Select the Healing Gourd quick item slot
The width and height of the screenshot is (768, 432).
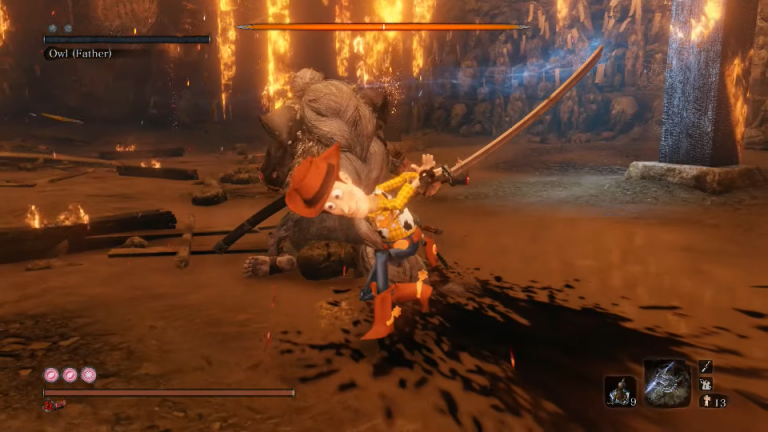tap(620, 391)
